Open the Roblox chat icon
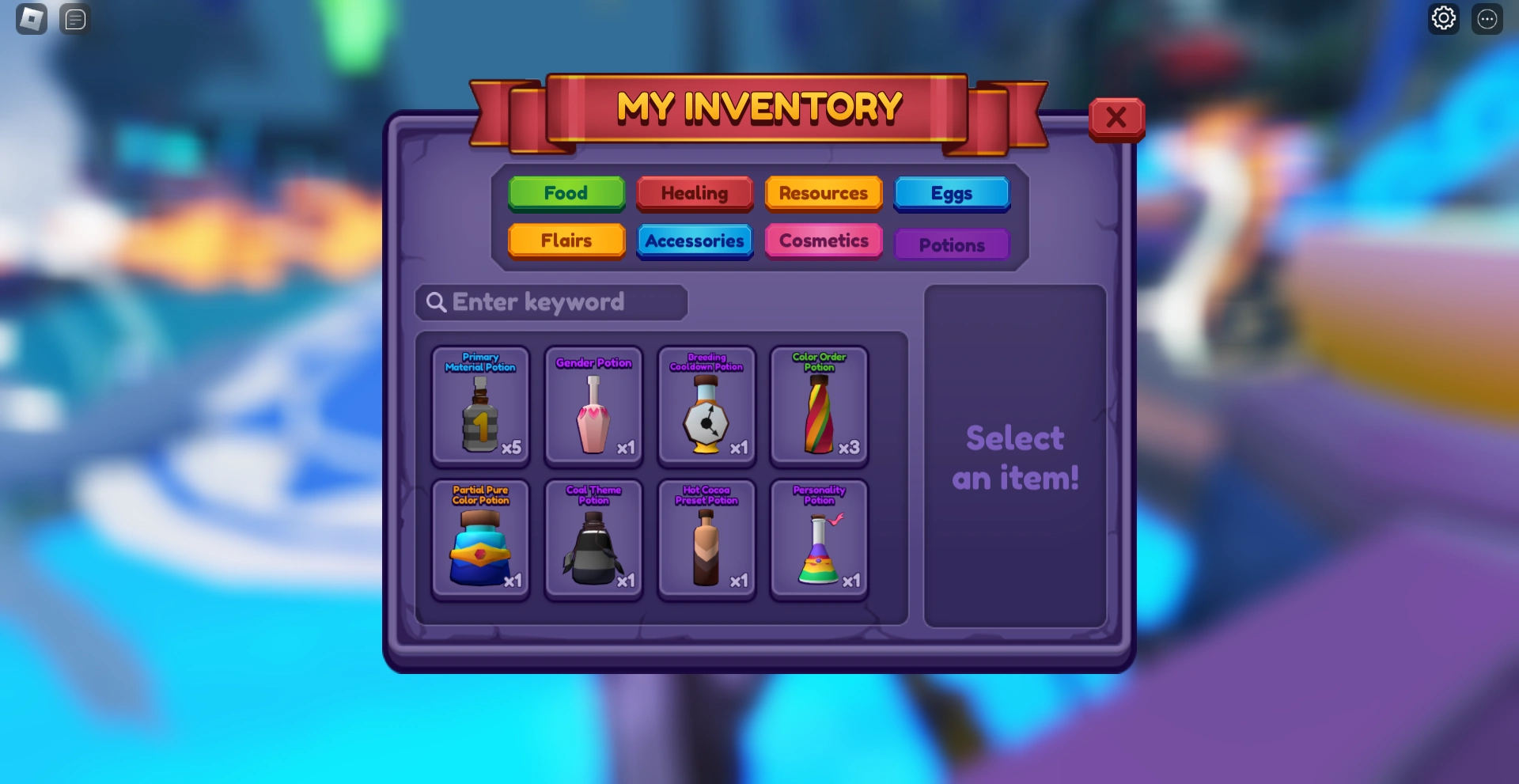The image size is (1519, 784). [74, 19]
